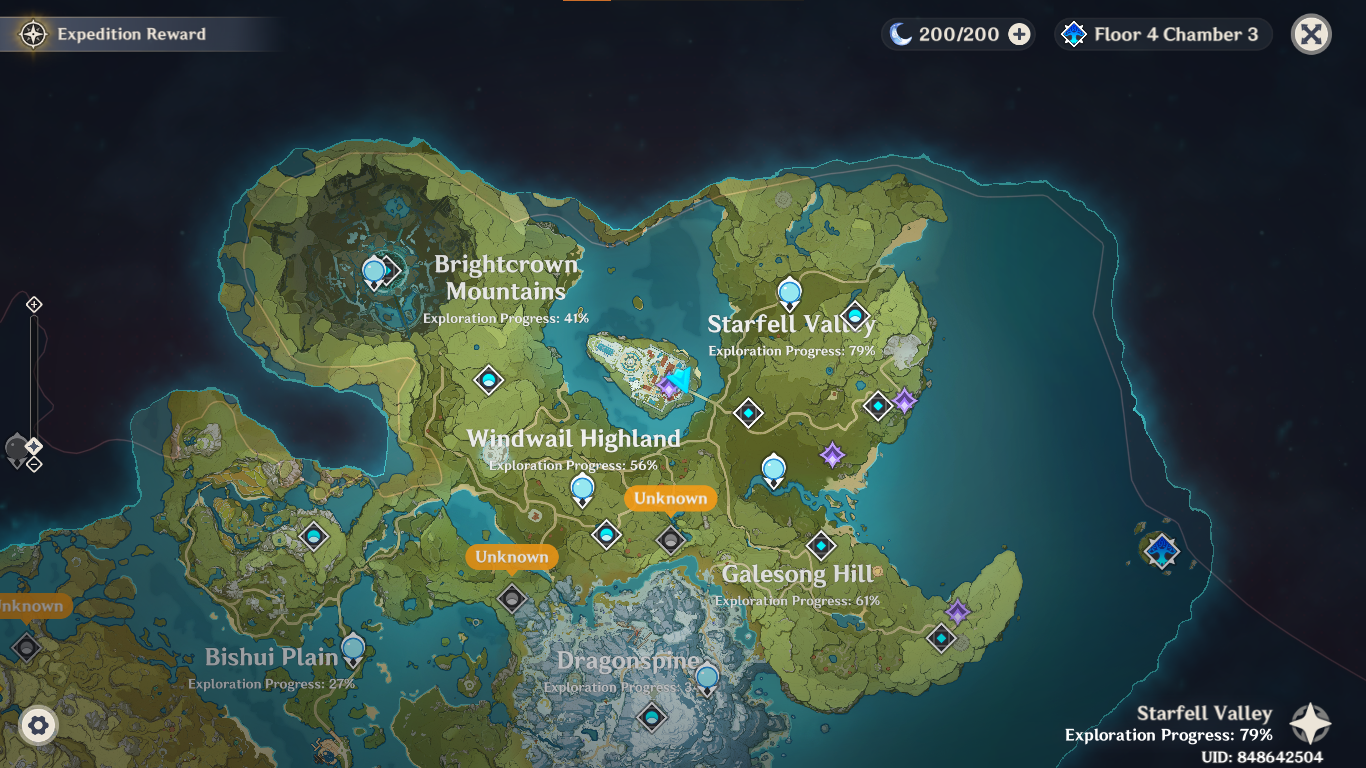Click the teleport waypoint below Brightcrown Mountains

(x=487, y=381)
